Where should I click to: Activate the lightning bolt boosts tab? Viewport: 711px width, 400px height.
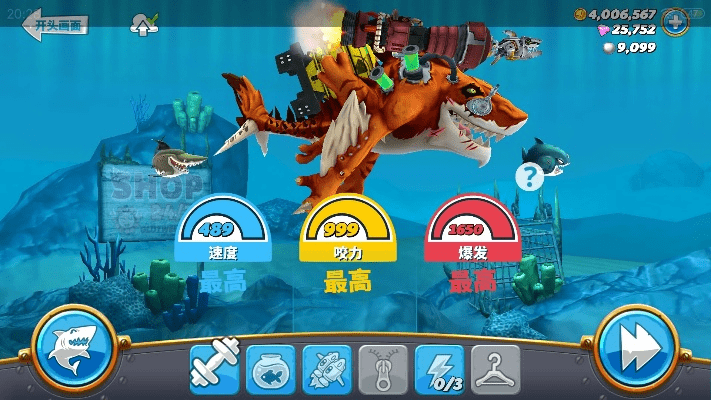click(x=439, y=369)
